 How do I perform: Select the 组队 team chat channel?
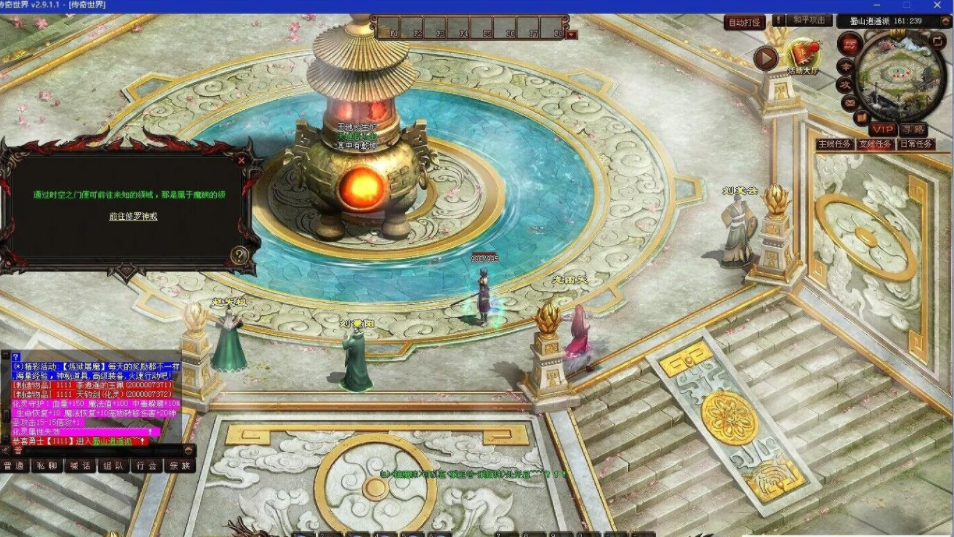point(114,465)
